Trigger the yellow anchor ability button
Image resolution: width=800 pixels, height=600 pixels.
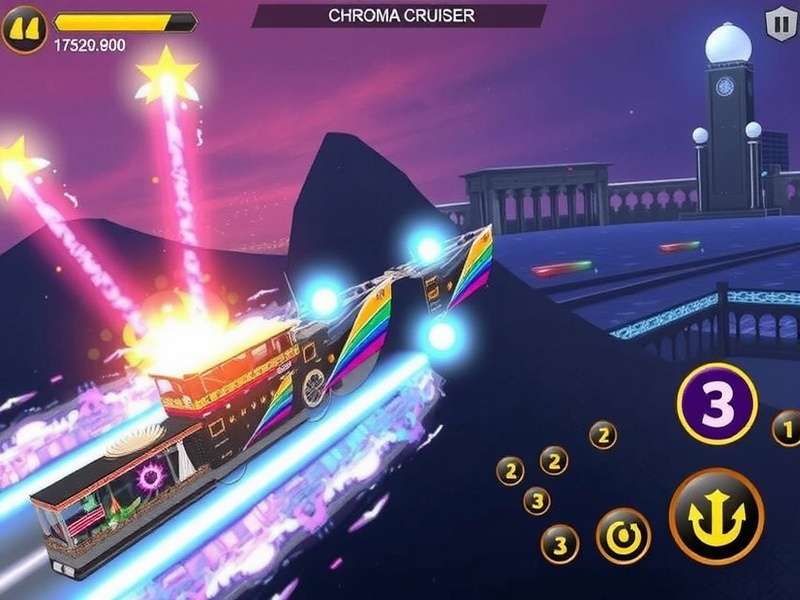[716, 516]
